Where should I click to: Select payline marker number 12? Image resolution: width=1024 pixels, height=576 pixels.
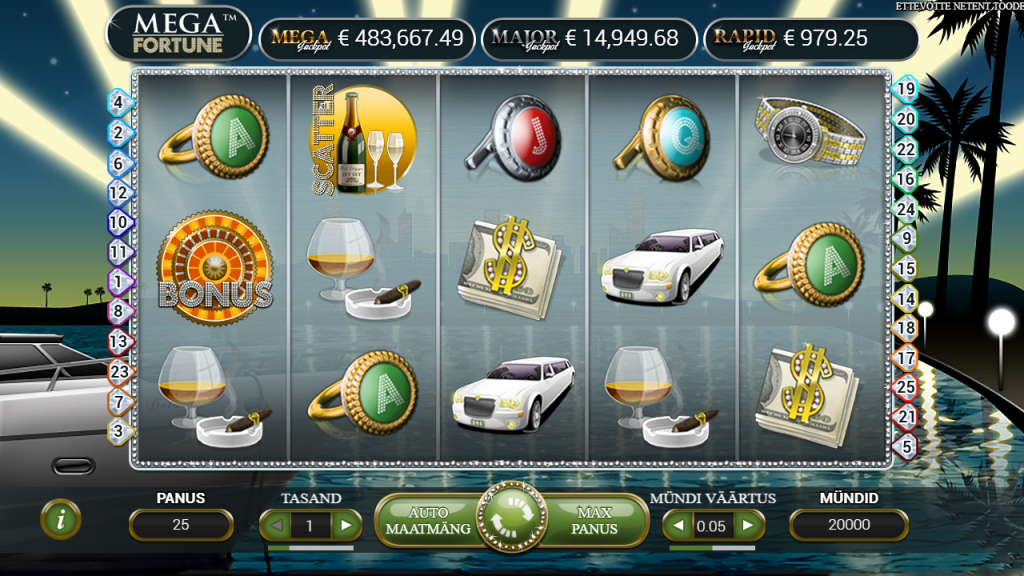[x=118, y=192]
